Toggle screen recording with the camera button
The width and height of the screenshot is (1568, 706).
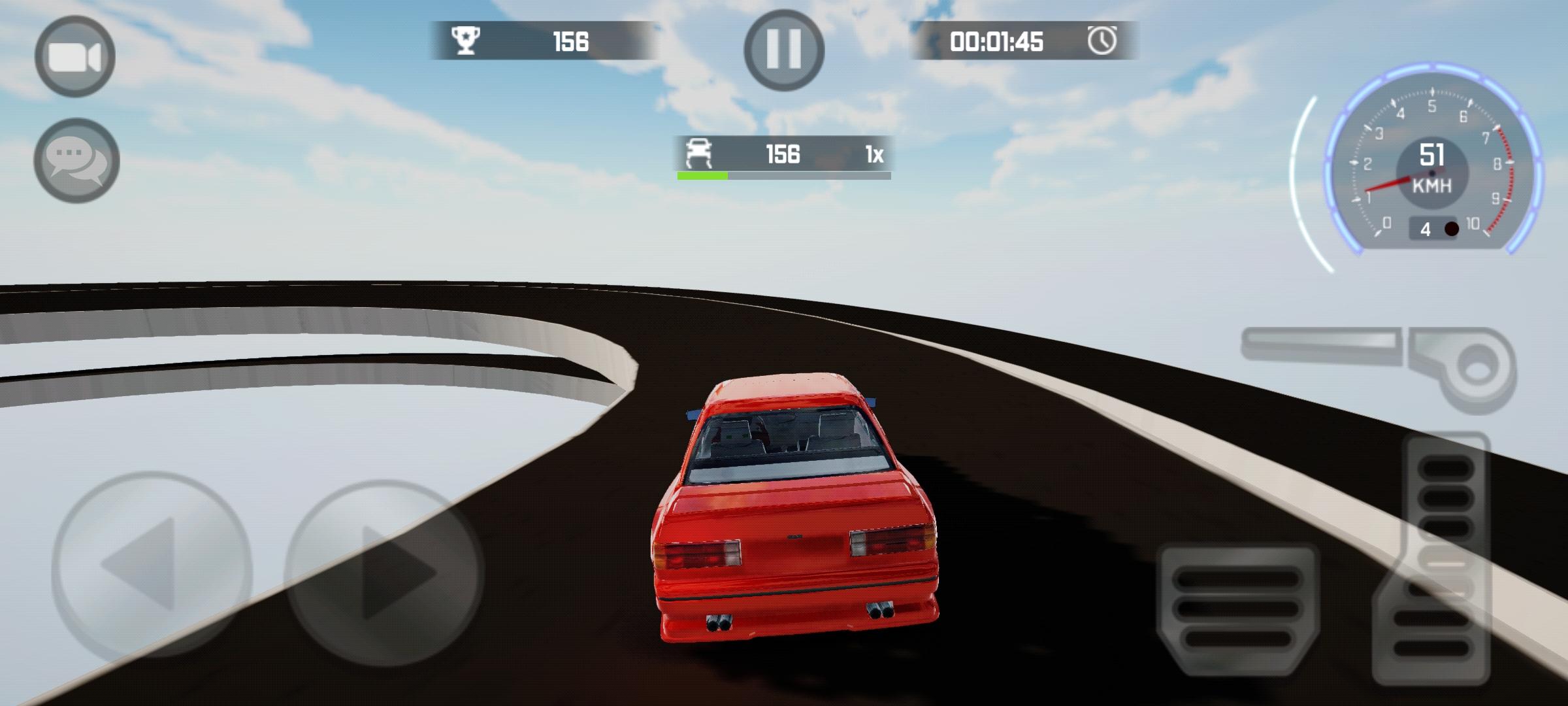pos(76,56)
